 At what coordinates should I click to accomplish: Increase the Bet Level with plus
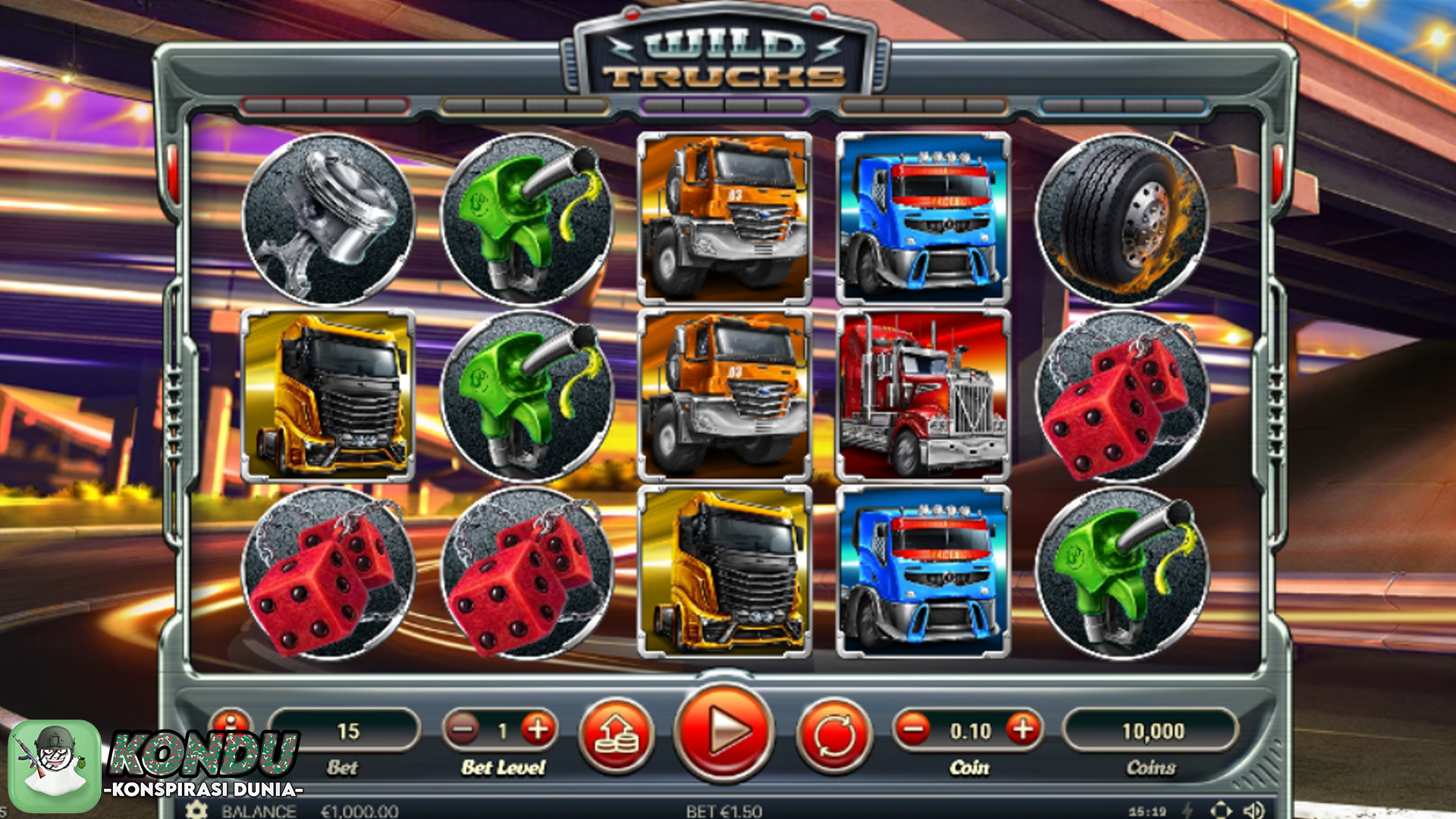[x=538, y=730]
